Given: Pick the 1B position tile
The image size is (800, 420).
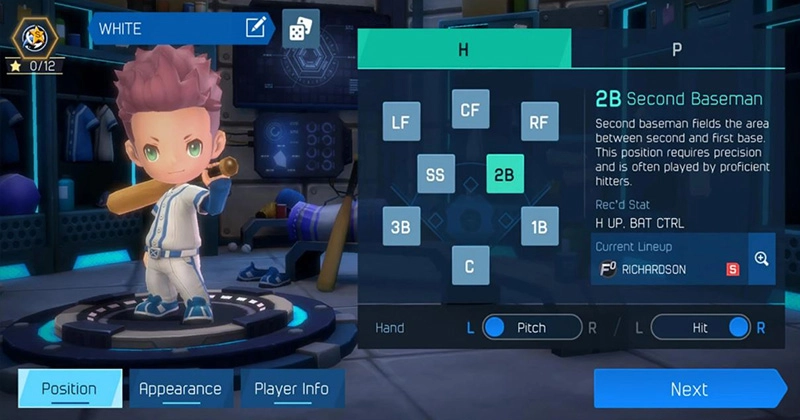Looking at the screenshot, I should point(539,226).
